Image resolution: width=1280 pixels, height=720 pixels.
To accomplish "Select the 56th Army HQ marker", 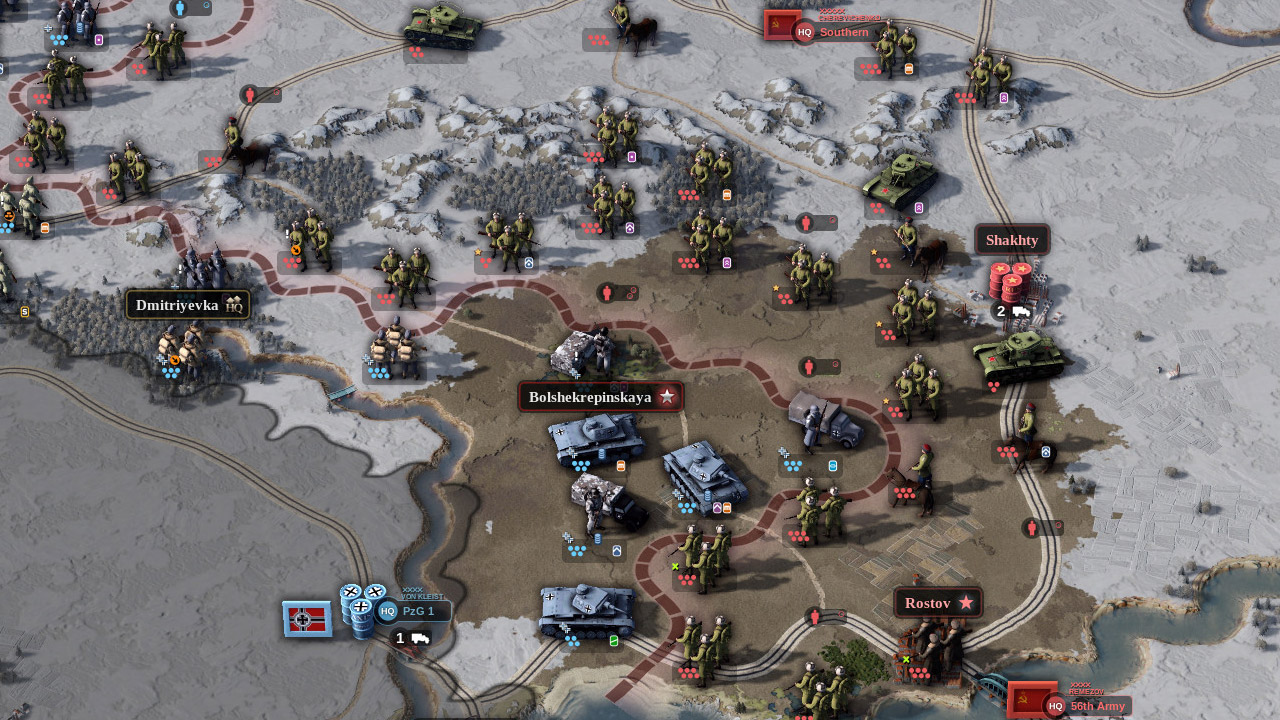I will pyautogui.click(x=1086, y=706).
